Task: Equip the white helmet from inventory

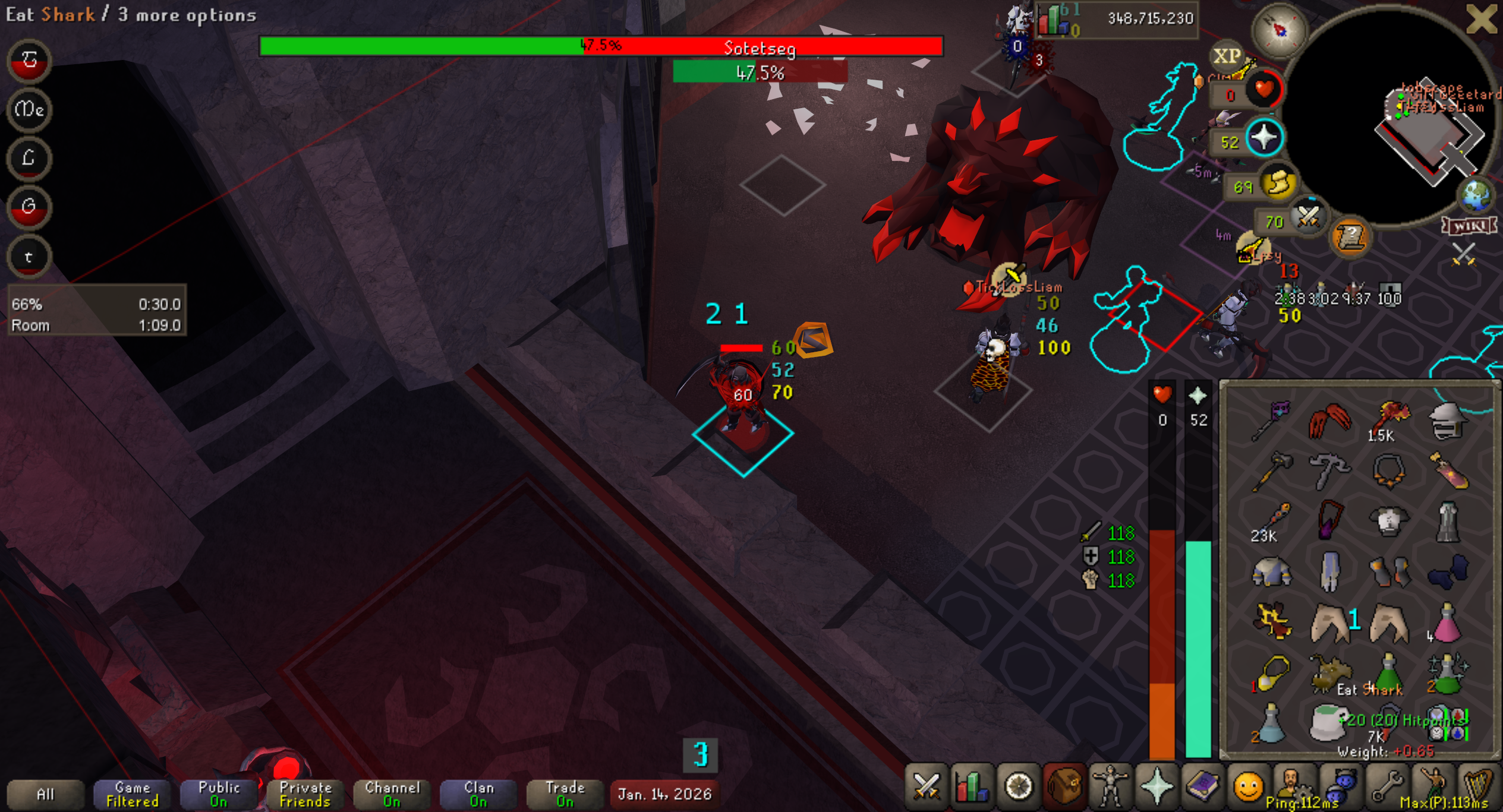Action: (1447, 421)
